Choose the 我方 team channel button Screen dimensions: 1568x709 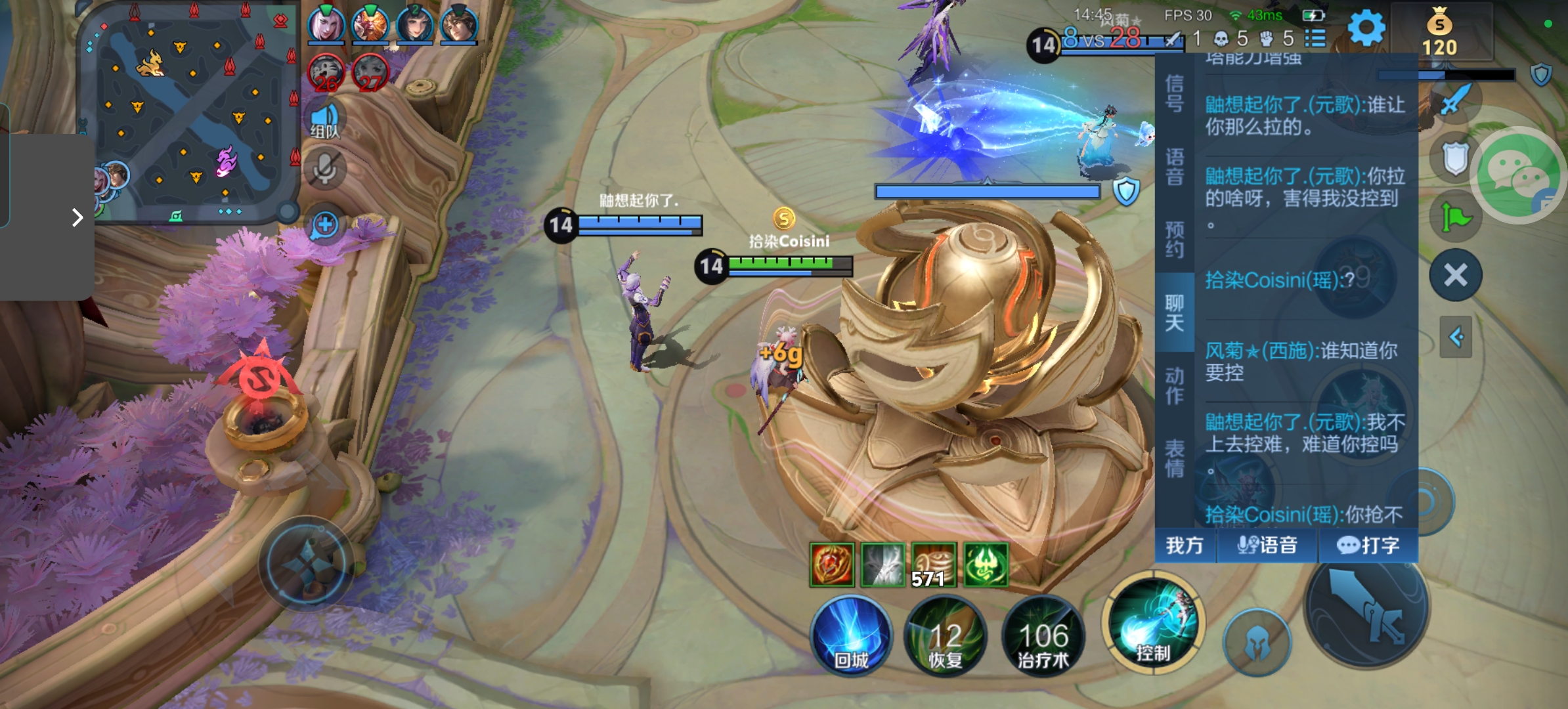coord(1185,546)
